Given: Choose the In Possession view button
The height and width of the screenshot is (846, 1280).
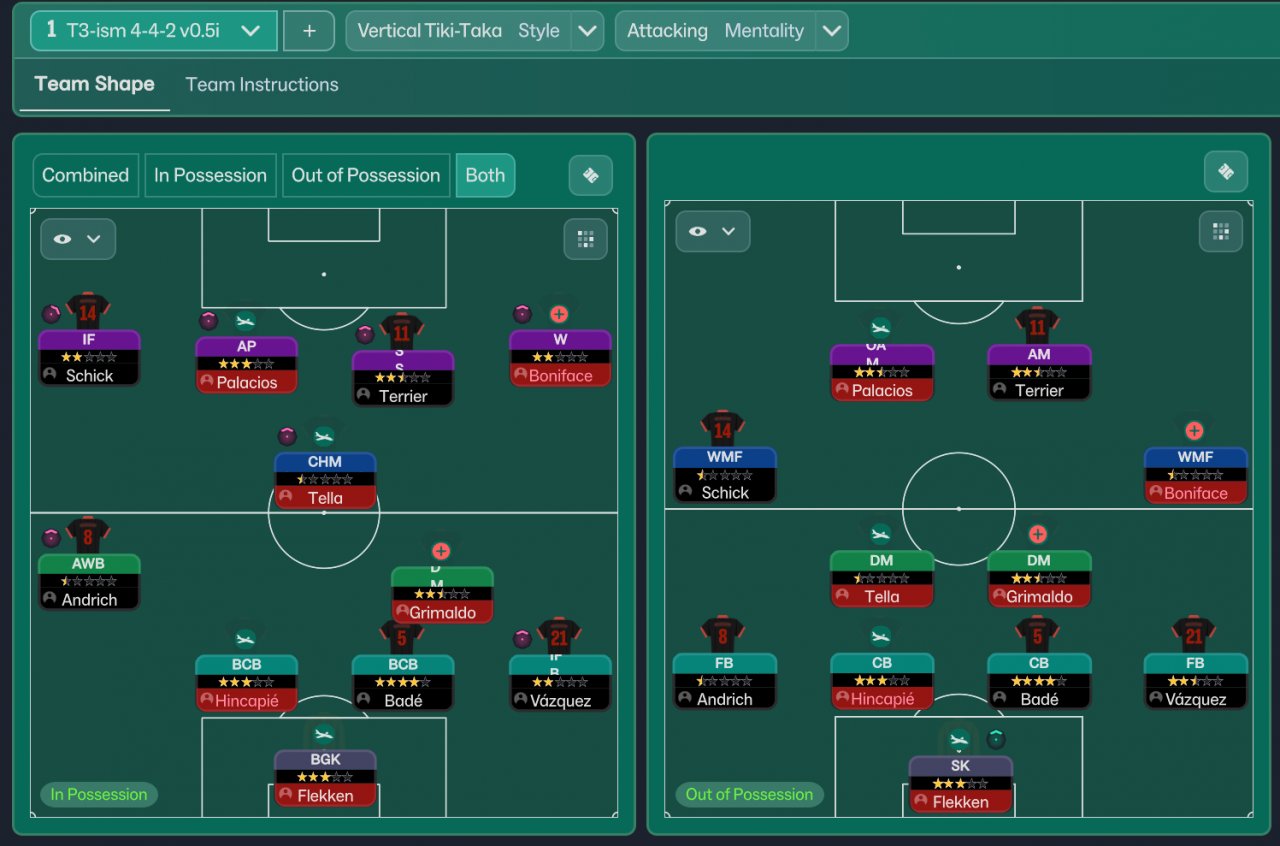Looking at the screenshot, I should (210, 175).
